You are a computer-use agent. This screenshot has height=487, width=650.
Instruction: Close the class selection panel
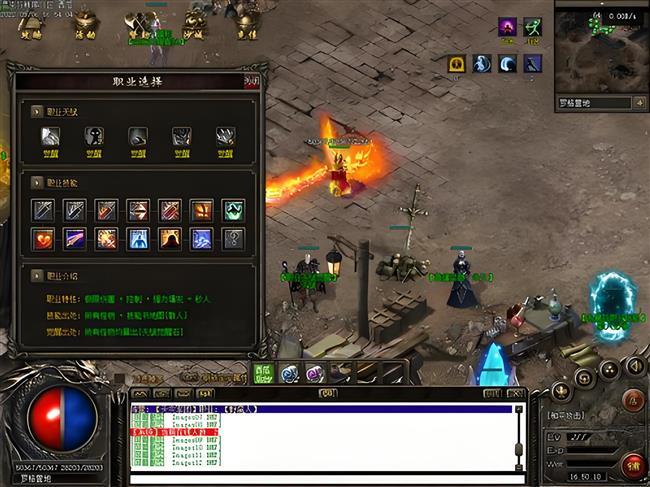point(250,82)
